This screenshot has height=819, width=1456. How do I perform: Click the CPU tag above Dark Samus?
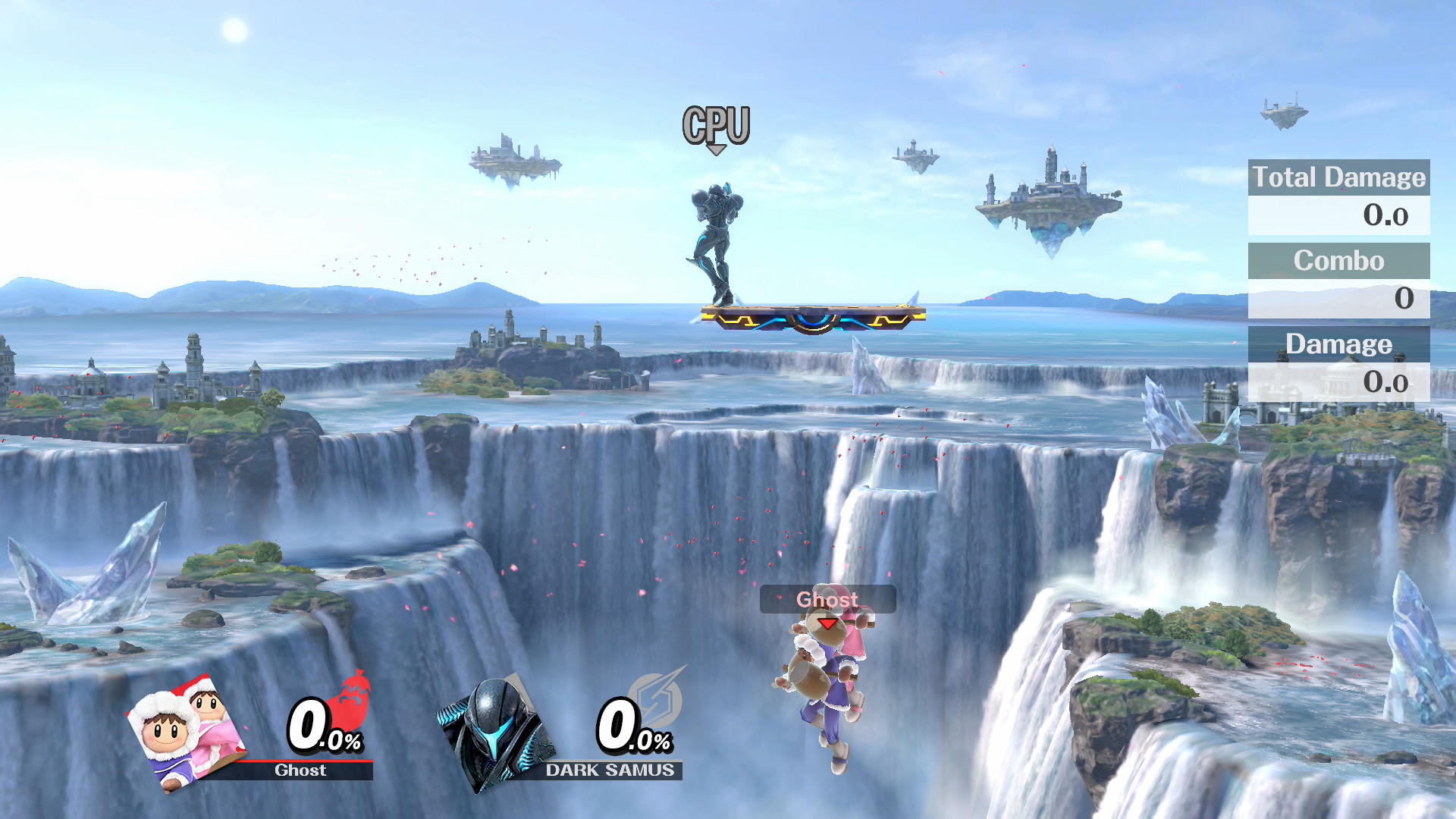tap(717, 123)
